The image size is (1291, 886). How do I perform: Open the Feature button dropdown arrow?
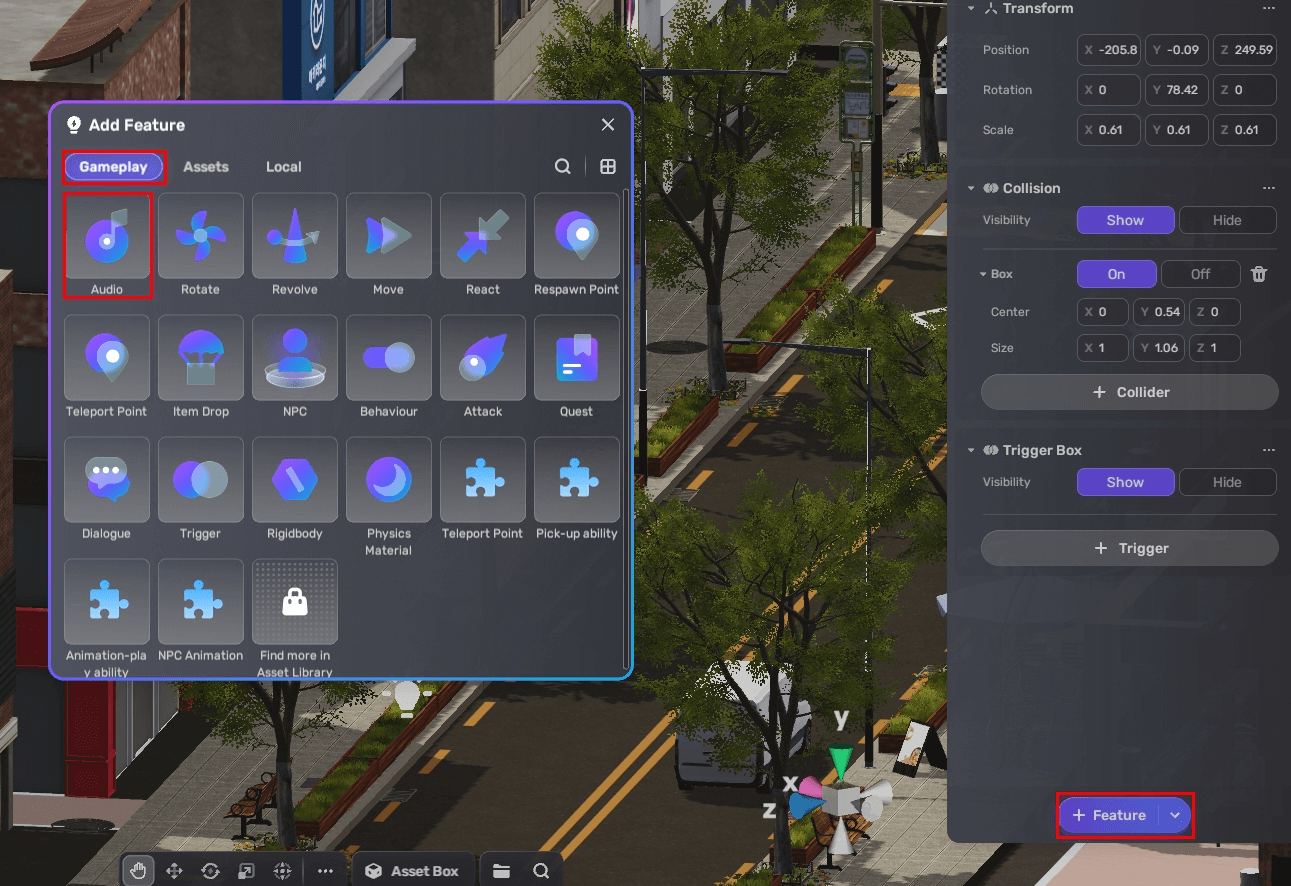[1175, 815]
